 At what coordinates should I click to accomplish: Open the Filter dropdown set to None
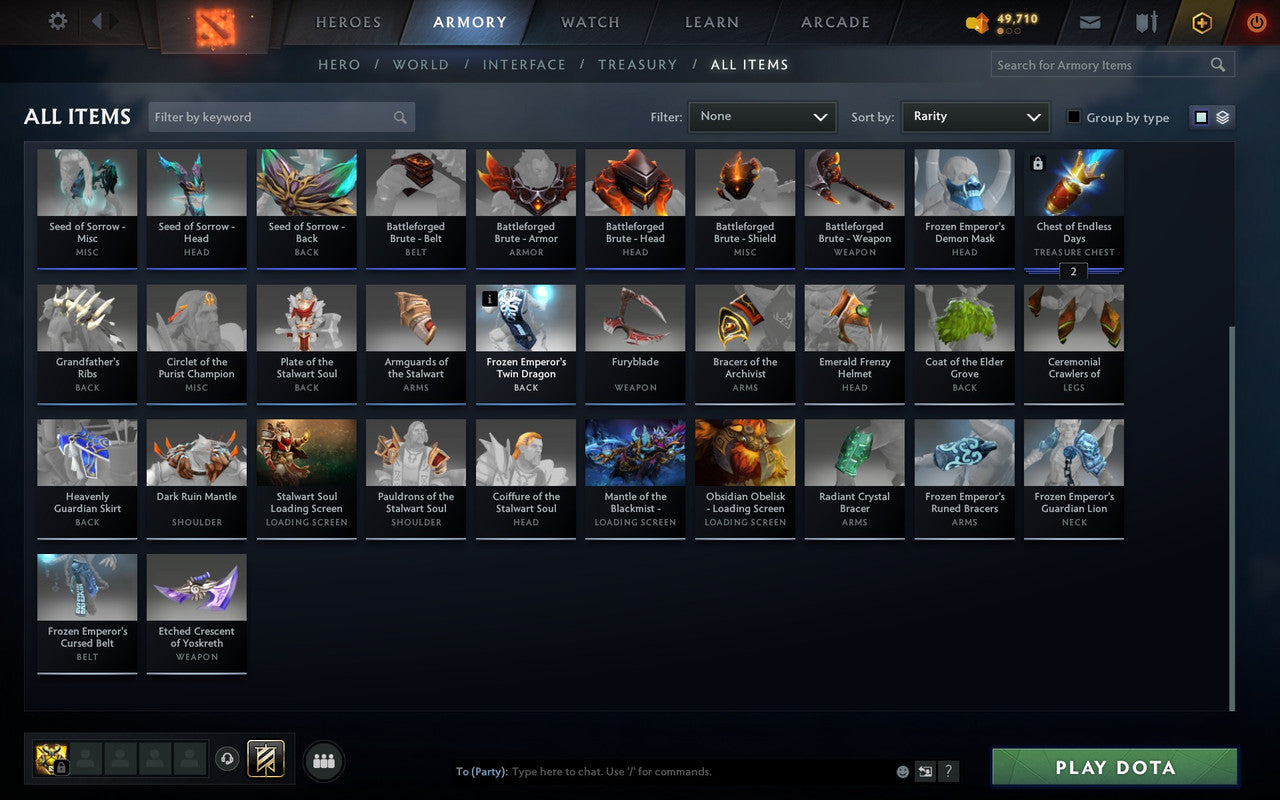pyautogui.click(x=762, y=116)
